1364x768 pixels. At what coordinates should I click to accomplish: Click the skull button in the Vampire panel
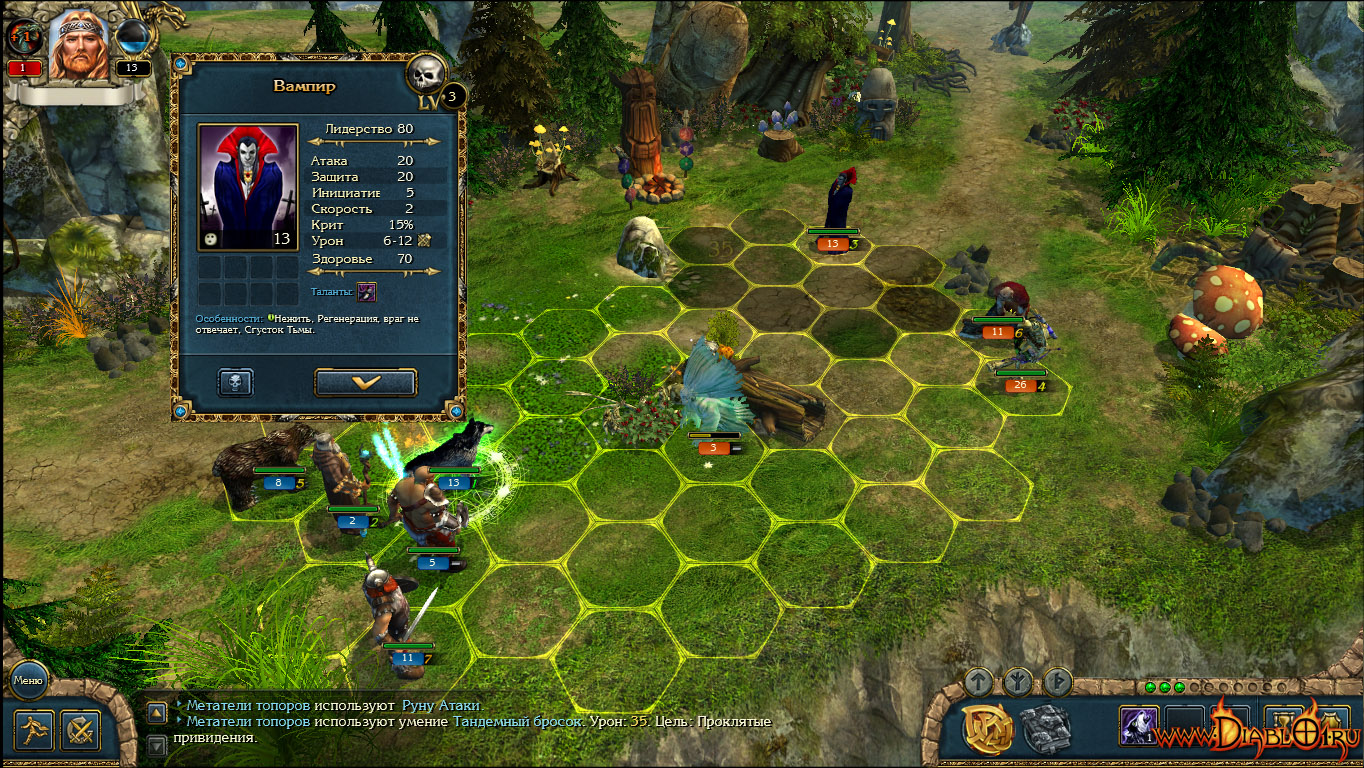pos(235,382)
